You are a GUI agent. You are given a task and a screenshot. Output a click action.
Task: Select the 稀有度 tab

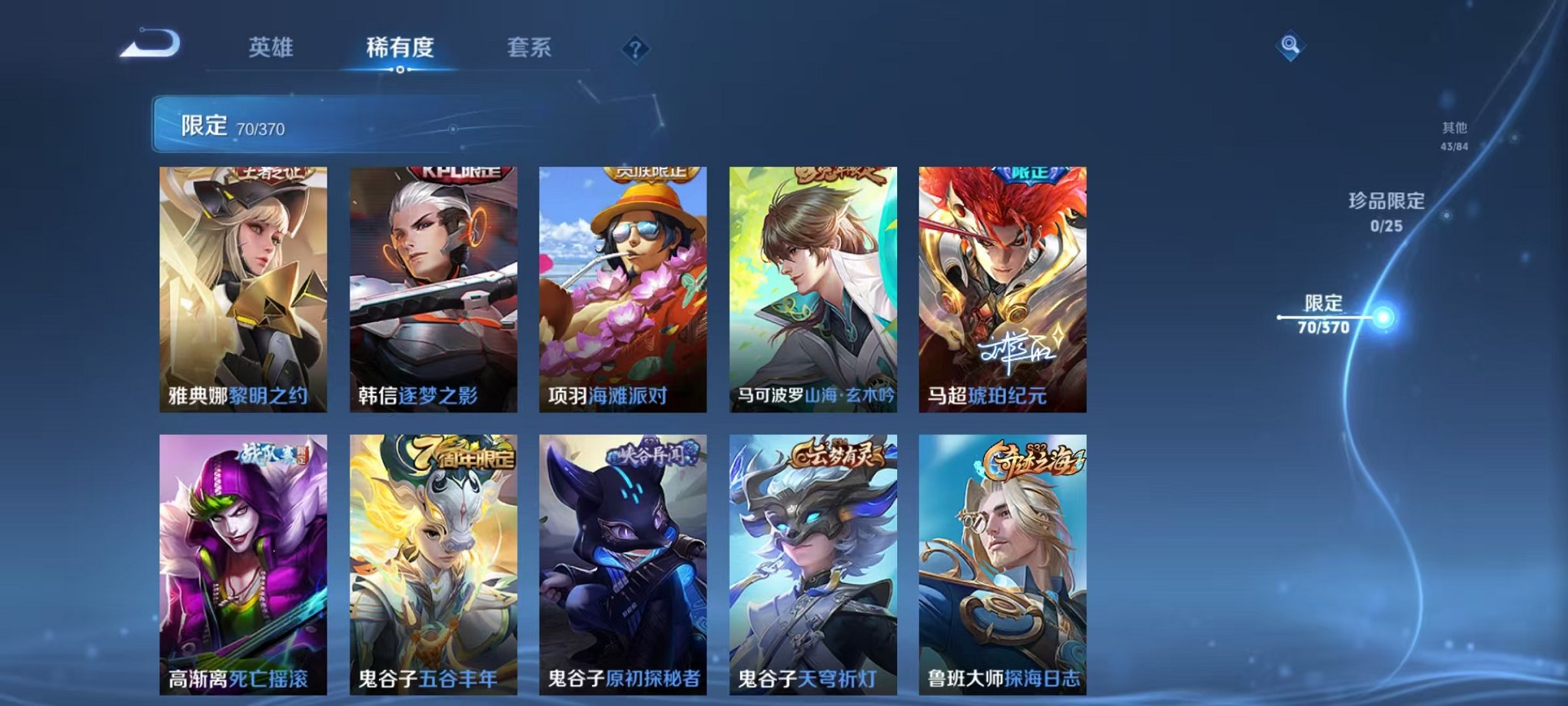[400, 48]
